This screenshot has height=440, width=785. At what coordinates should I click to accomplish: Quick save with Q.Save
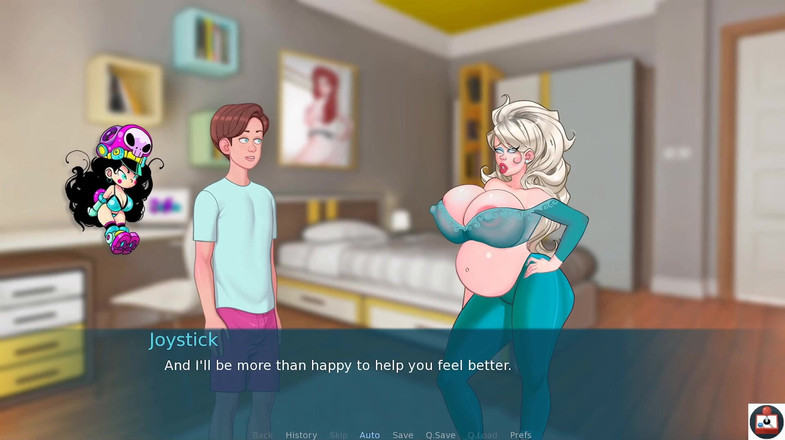tap(440, 435)
